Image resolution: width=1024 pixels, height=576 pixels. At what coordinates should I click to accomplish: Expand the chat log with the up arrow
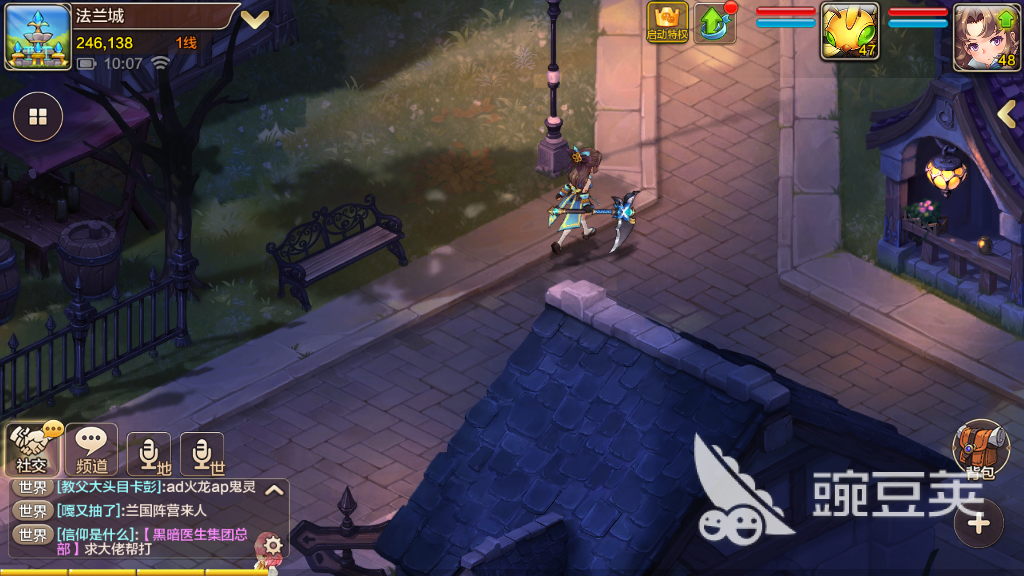[274, 490]
